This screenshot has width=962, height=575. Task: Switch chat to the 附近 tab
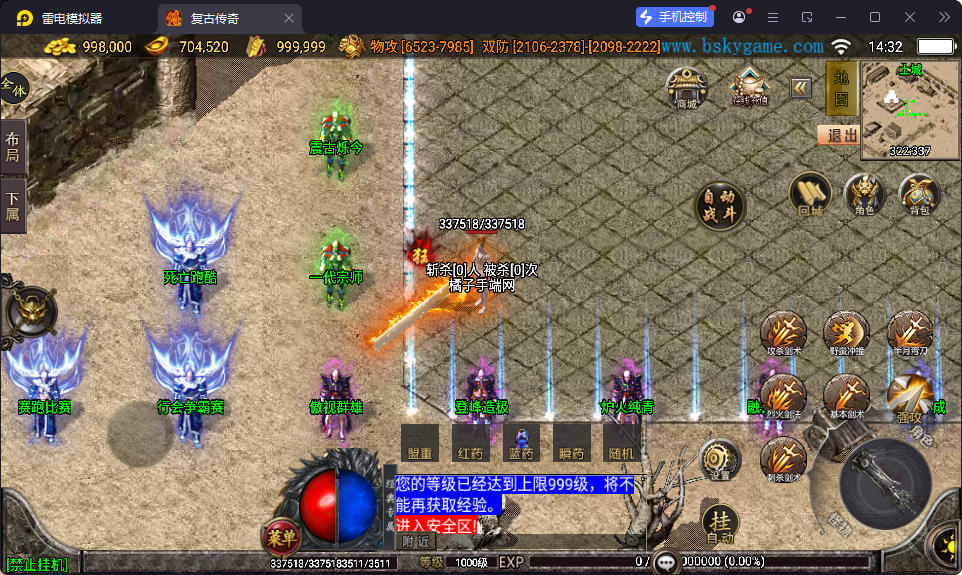point(417,541)
